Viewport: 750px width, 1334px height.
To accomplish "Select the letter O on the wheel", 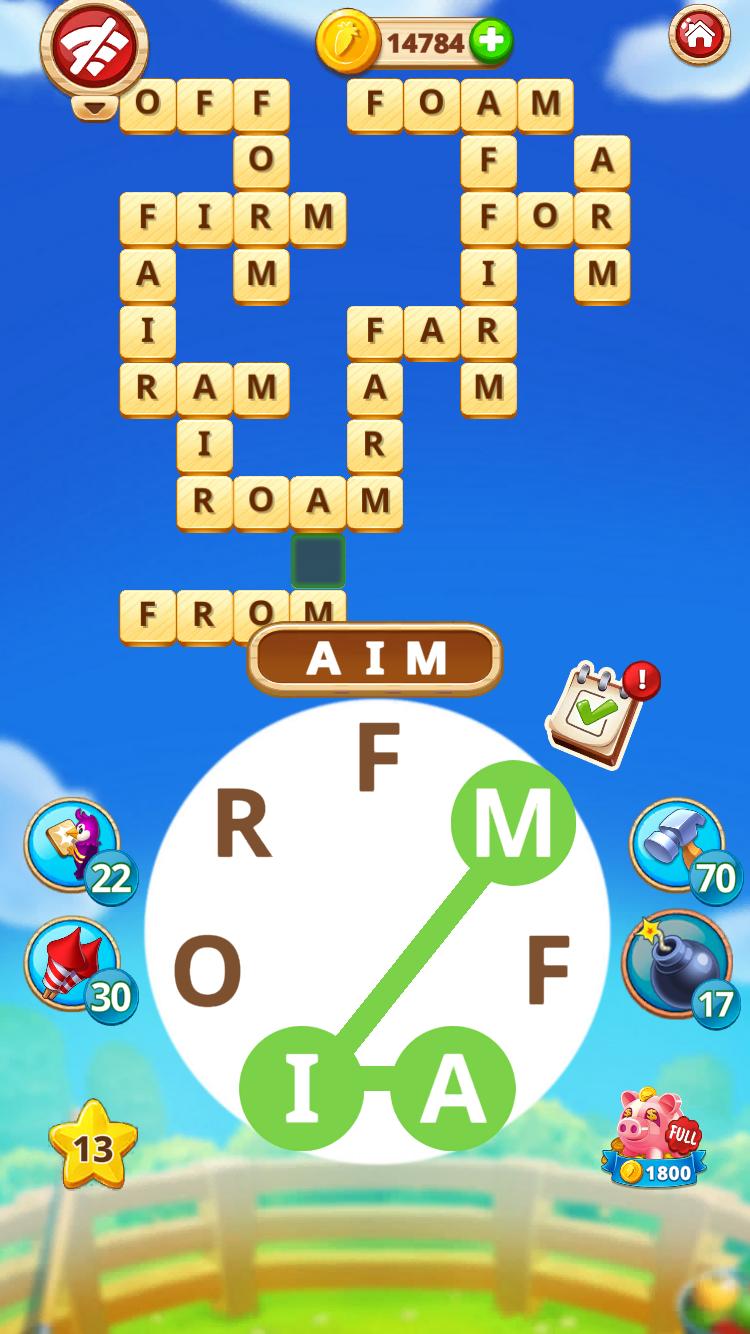I will point(208,972).
